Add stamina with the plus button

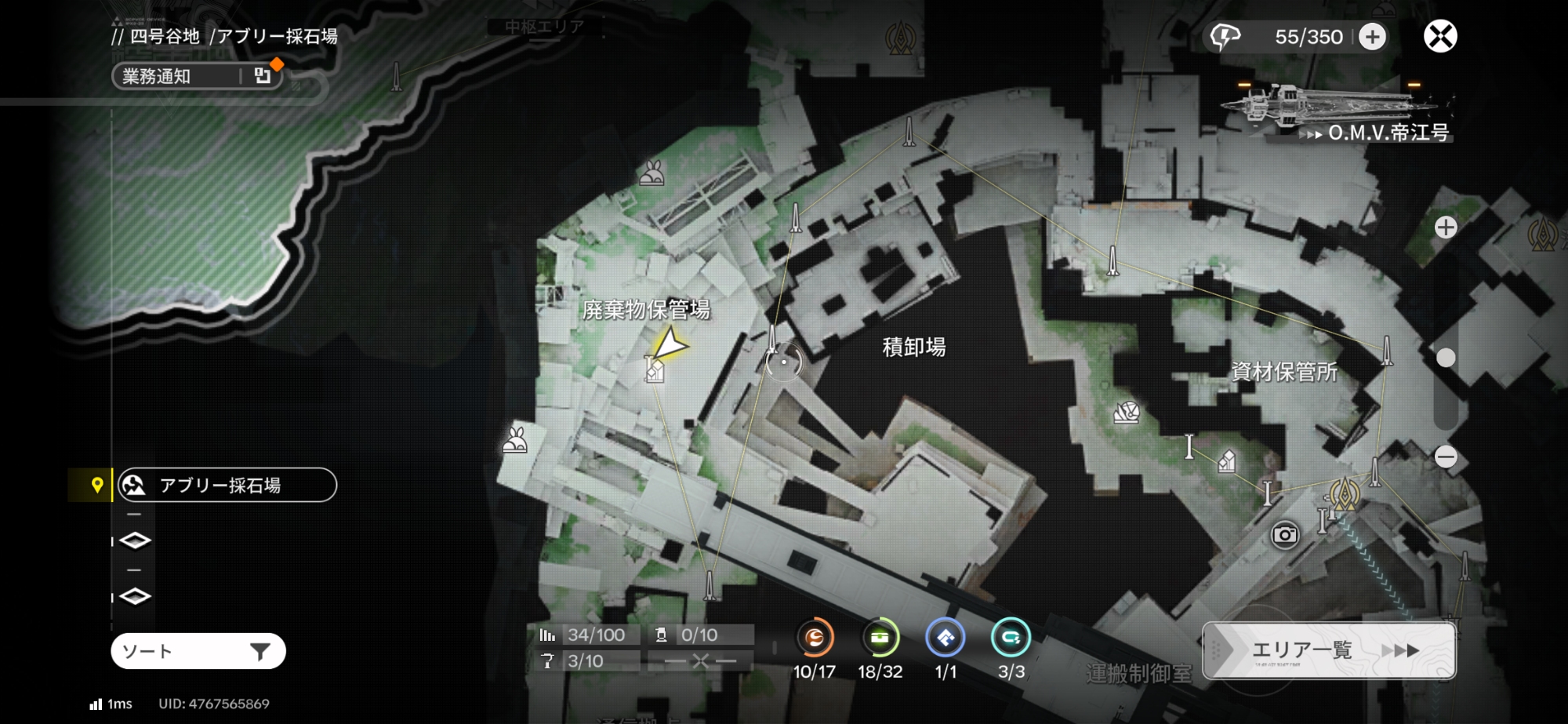[1372, 37]
